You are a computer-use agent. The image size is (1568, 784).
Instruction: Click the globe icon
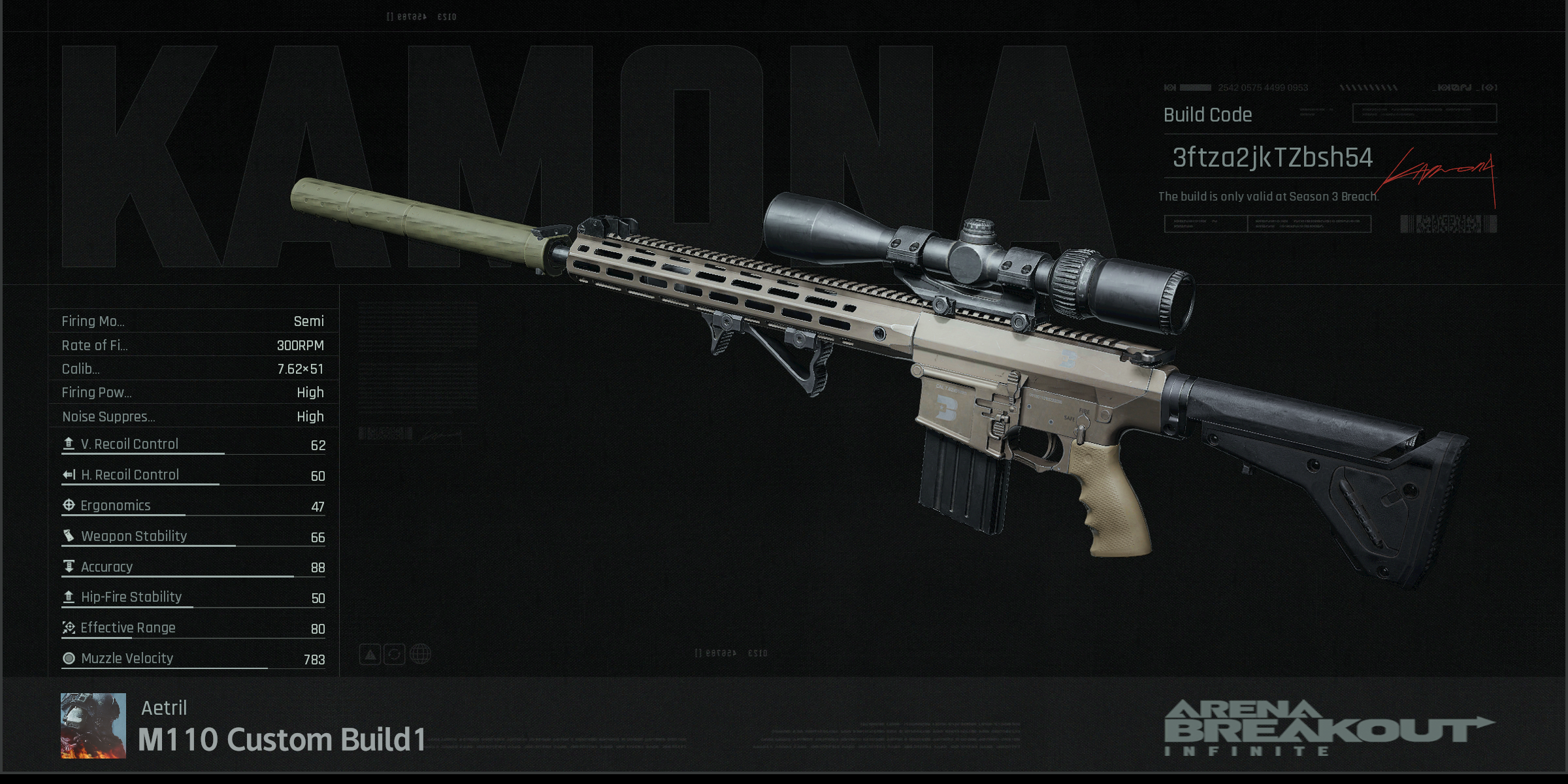pos(421,654)
